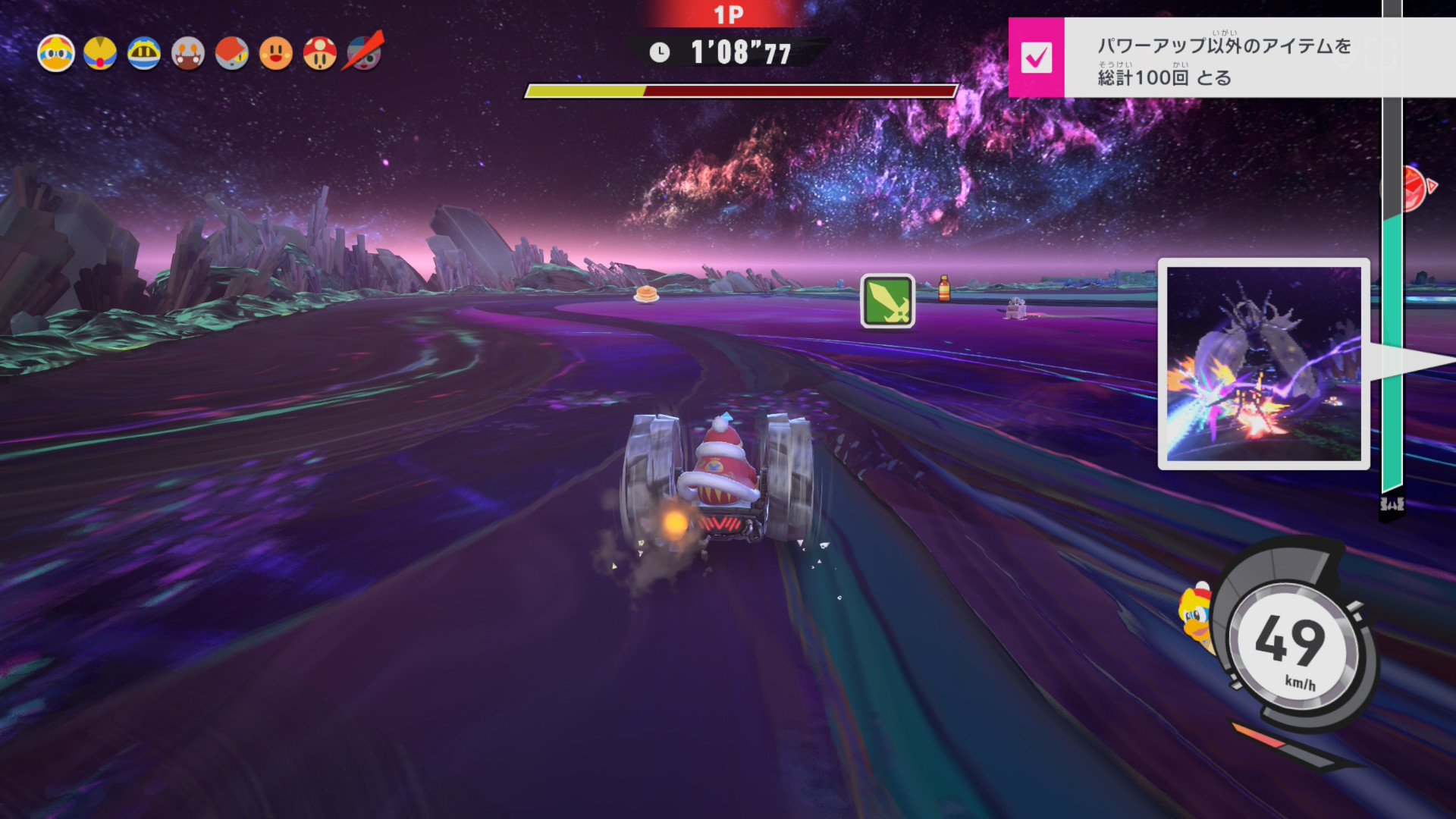This screenshot has width=1456, height=819.
Task: Click the crossed-out eliminated rider icon
Action: [x=365, y=52]
